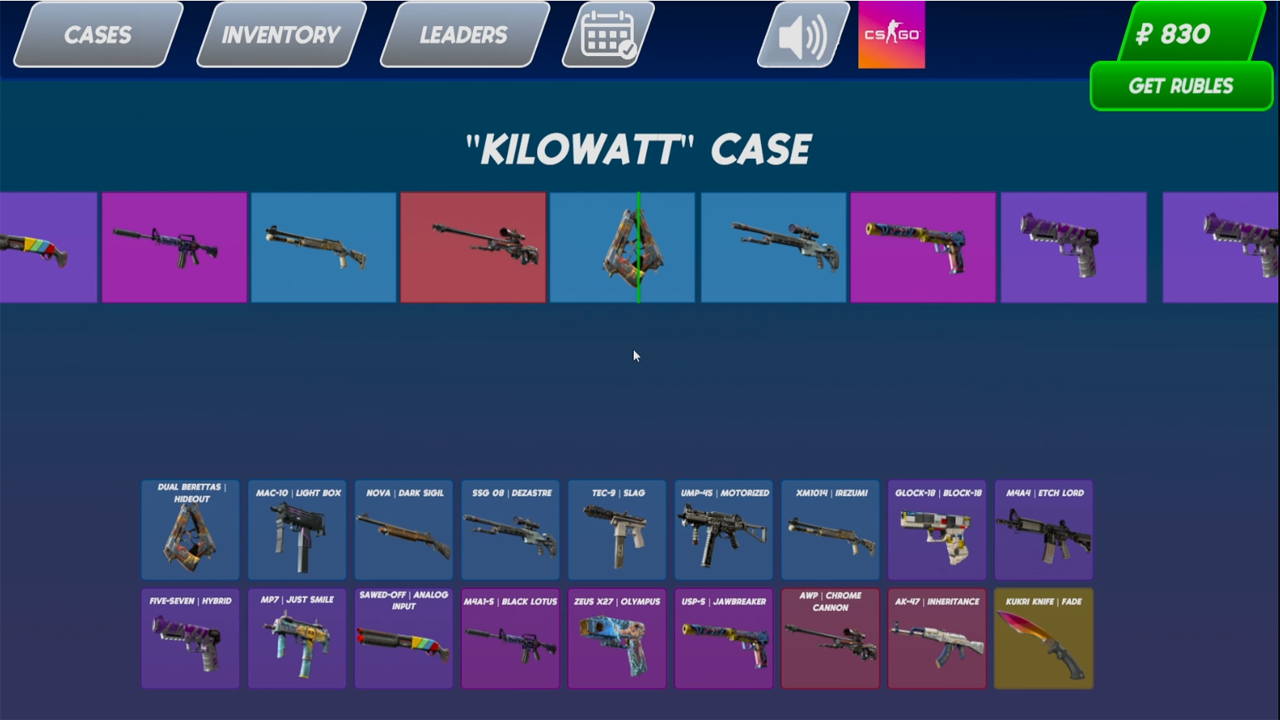
Task: Click the GET RUBLES button
Action: tap(1181, 86)
